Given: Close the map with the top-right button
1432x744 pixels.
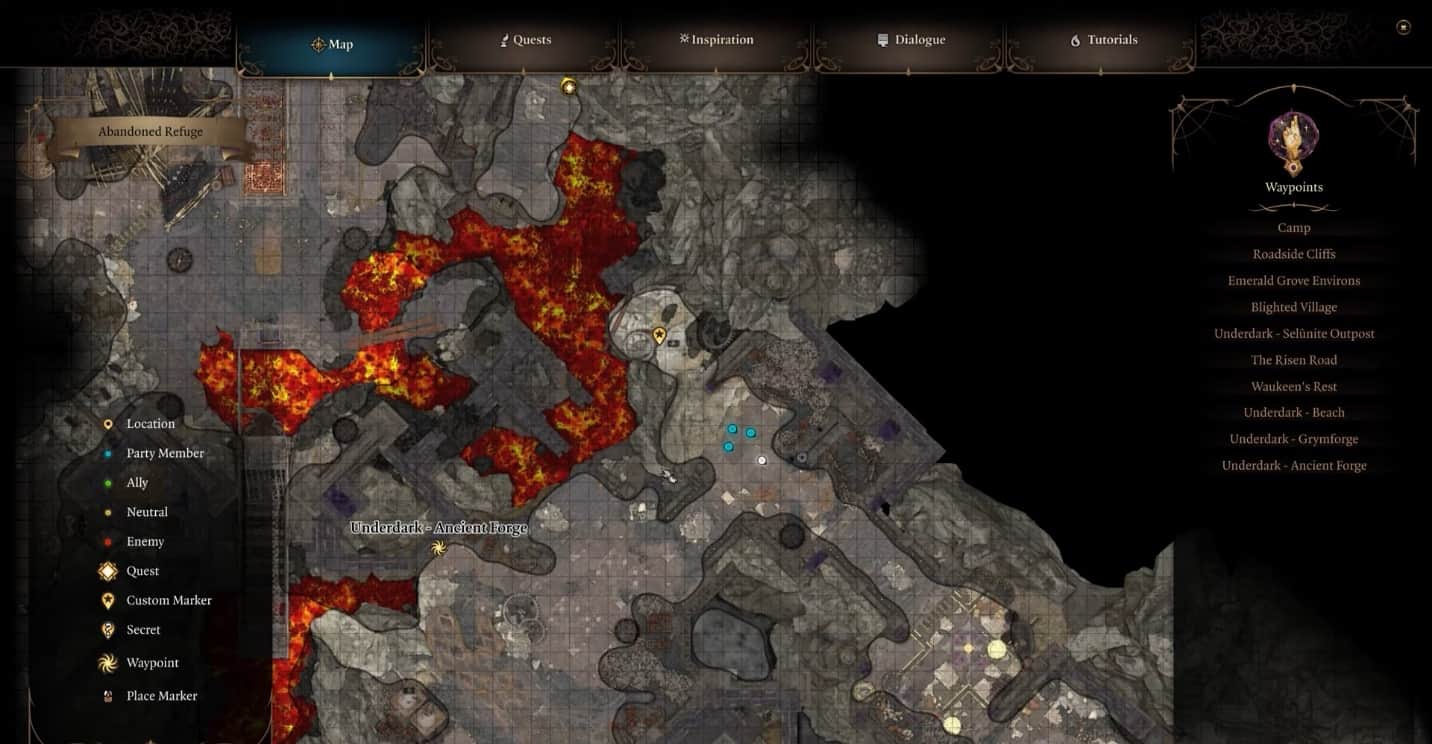Looking at the screenshot, I should (1403, 27).
